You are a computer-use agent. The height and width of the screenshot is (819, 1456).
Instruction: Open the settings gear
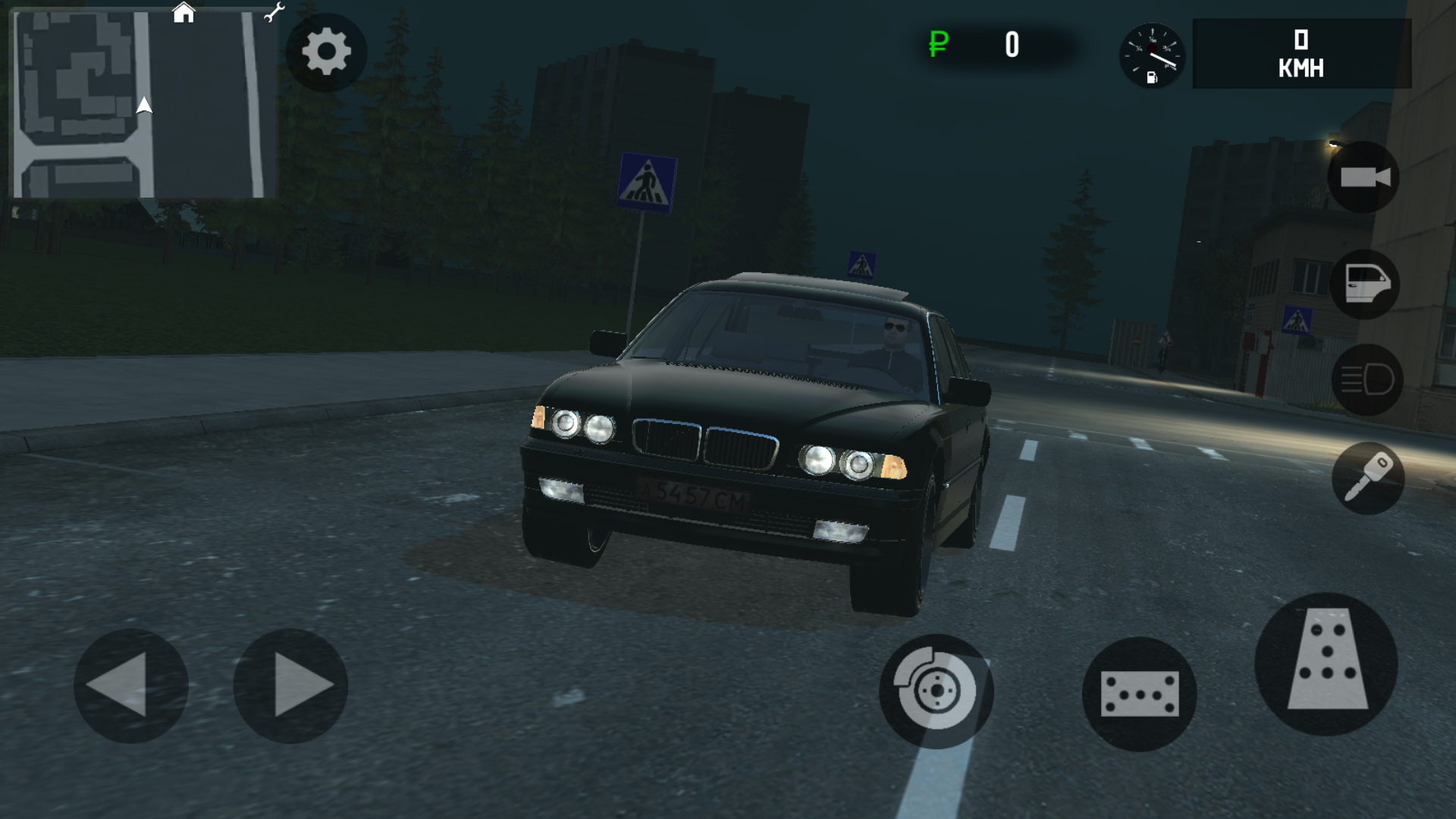[325, 51]
